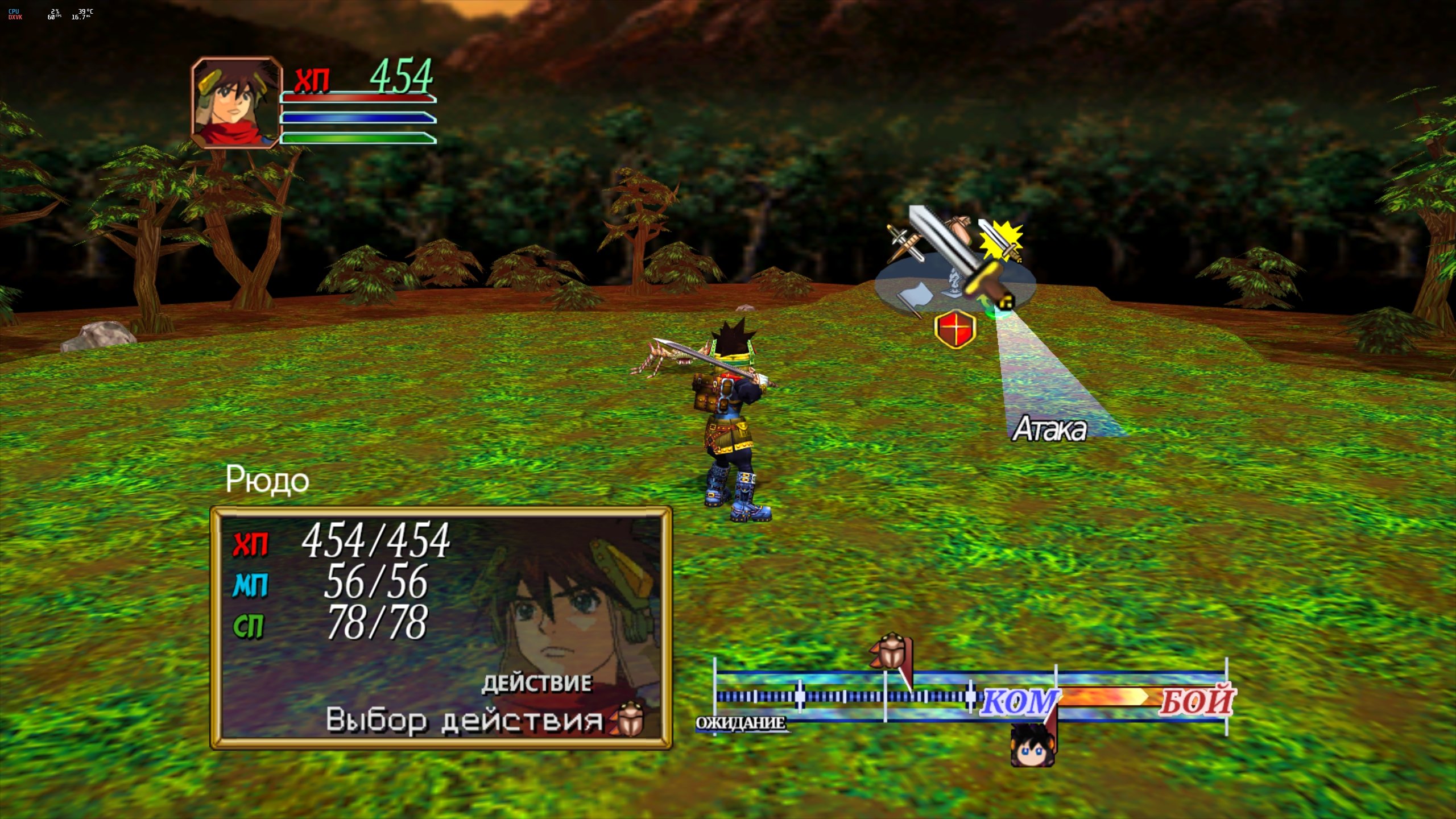Pick the red shield defend command
This screenshot has height=819, width=1456.
tap(955, 329)
